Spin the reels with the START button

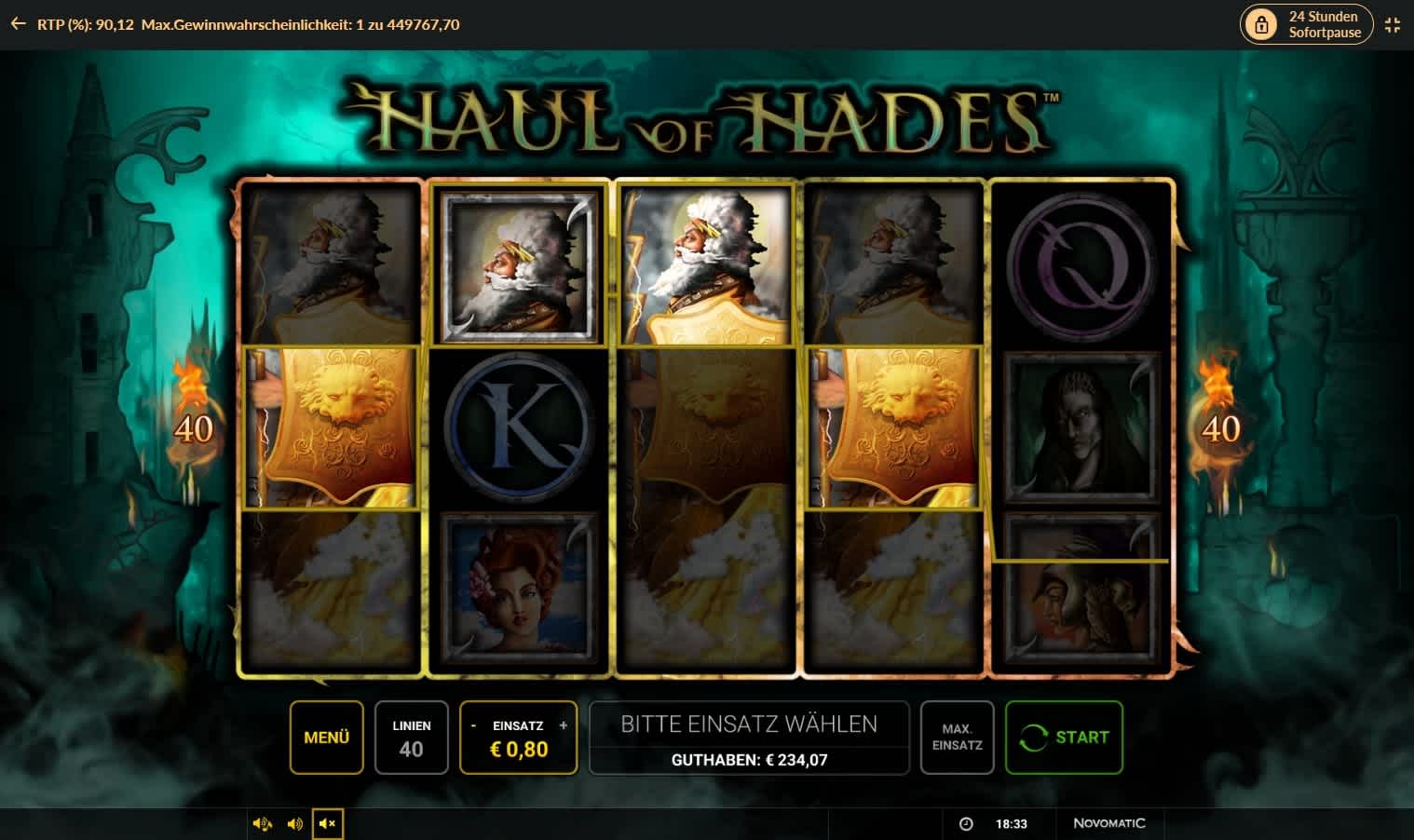1064,738
